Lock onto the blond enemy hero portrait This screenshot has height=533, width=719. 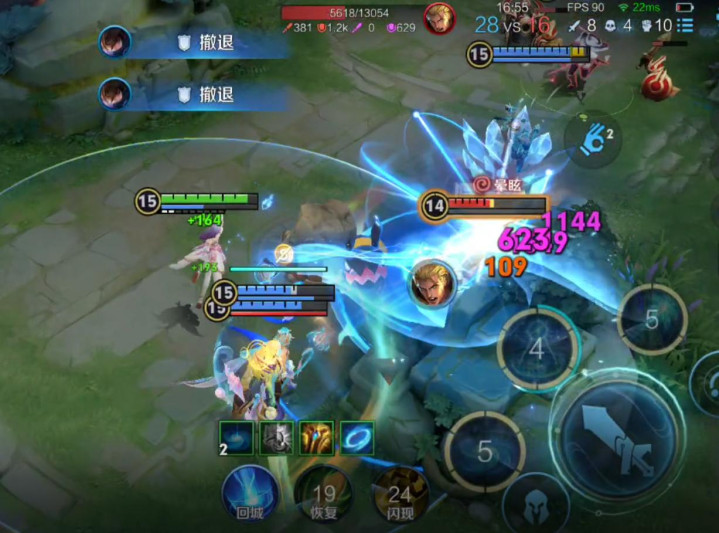[x=432, y=283]
